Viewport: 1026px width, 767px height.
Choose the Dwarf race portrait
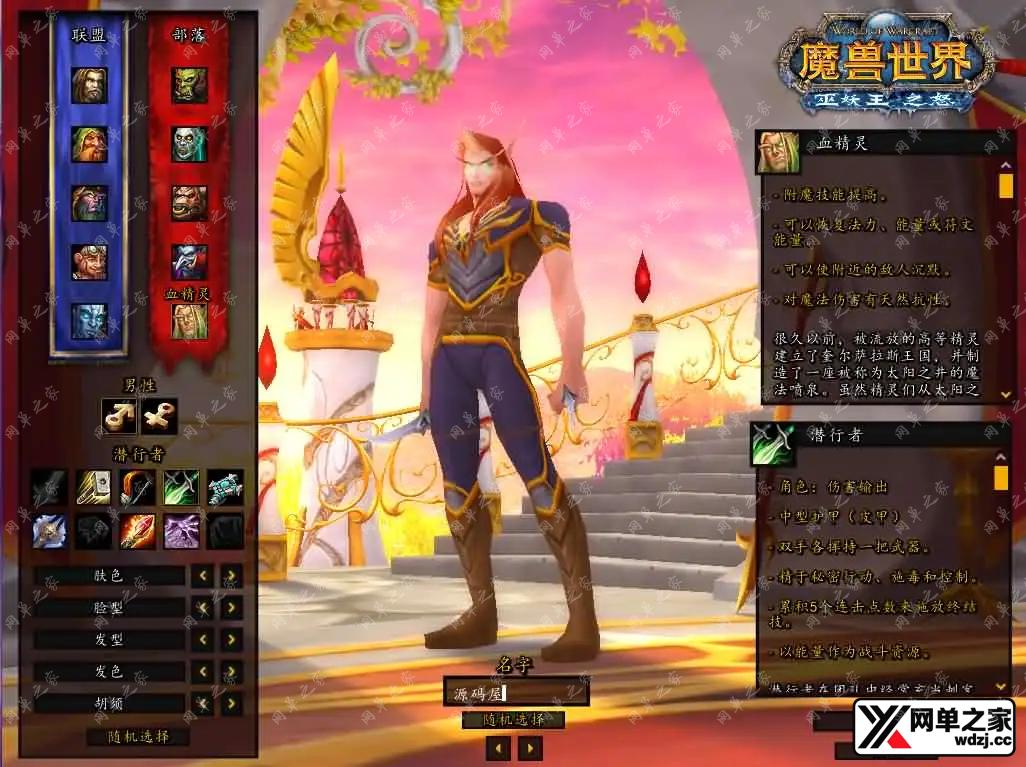tap(89, 144)
